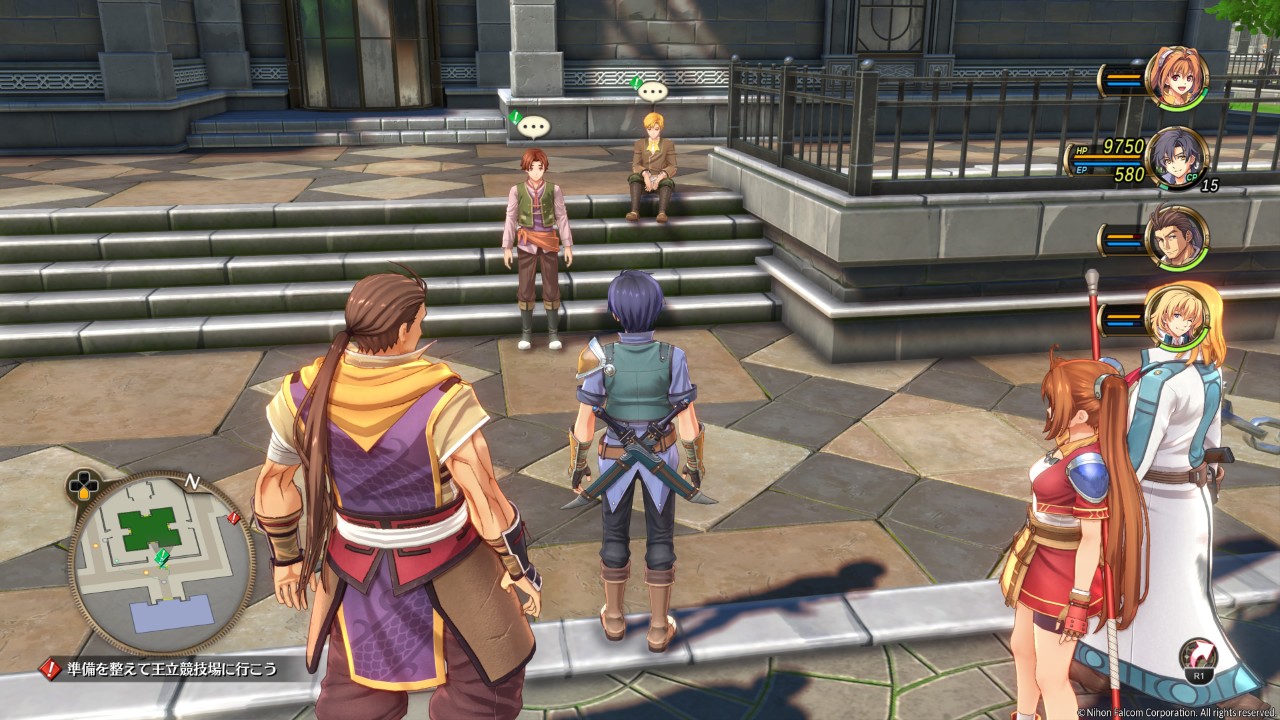Select Joshua's portrait showing 9750 HP

tap(1176, 157)
